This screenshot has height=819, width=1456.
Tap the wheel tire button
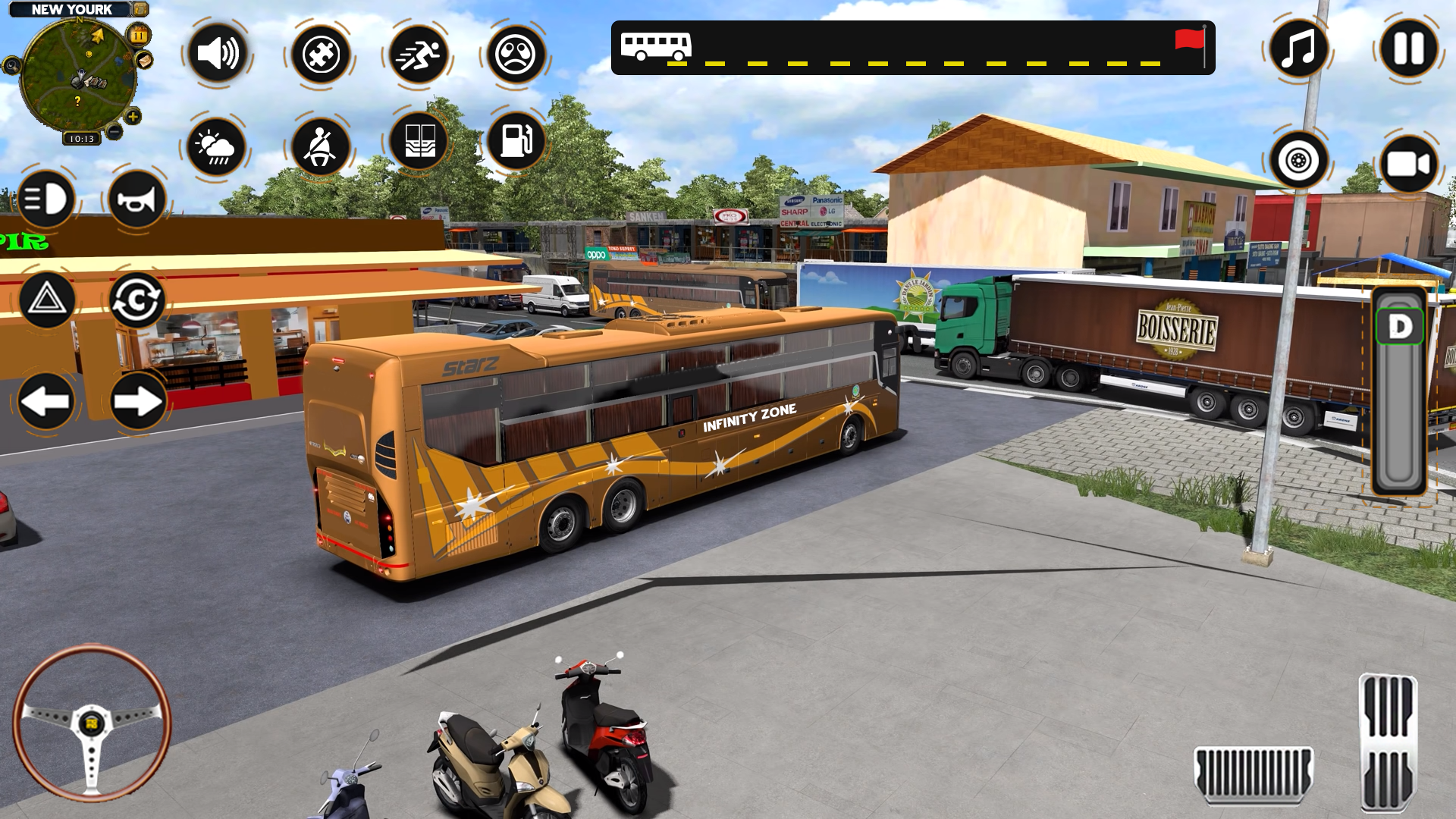coord(1298,161)
